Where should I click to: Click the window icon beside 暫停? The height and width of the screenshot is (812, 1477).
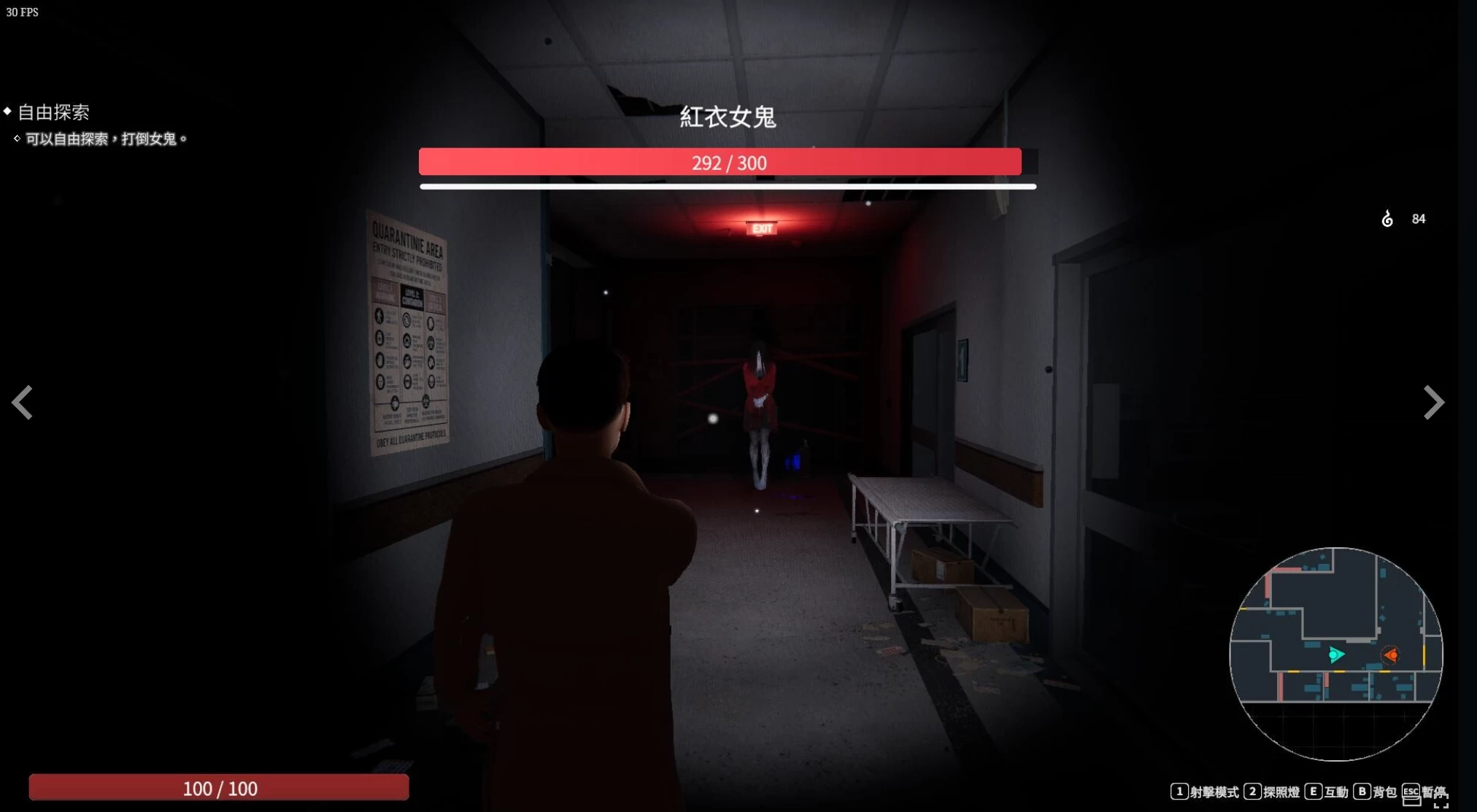click(1412, 801)
